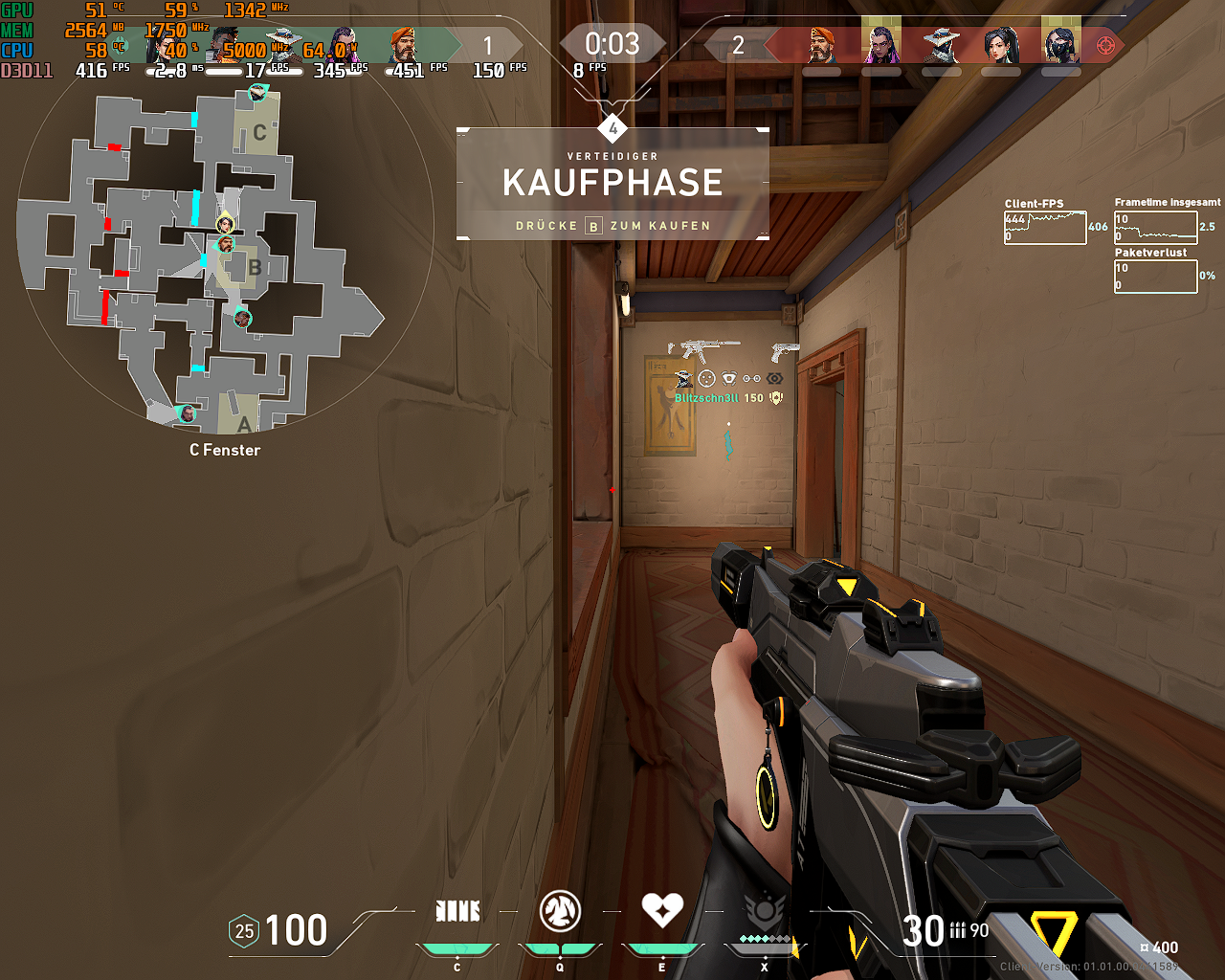Click the Blitzschn3ll player name
Image resolution: width=1225 pixels, height=980 pixels.
(706, 398)
